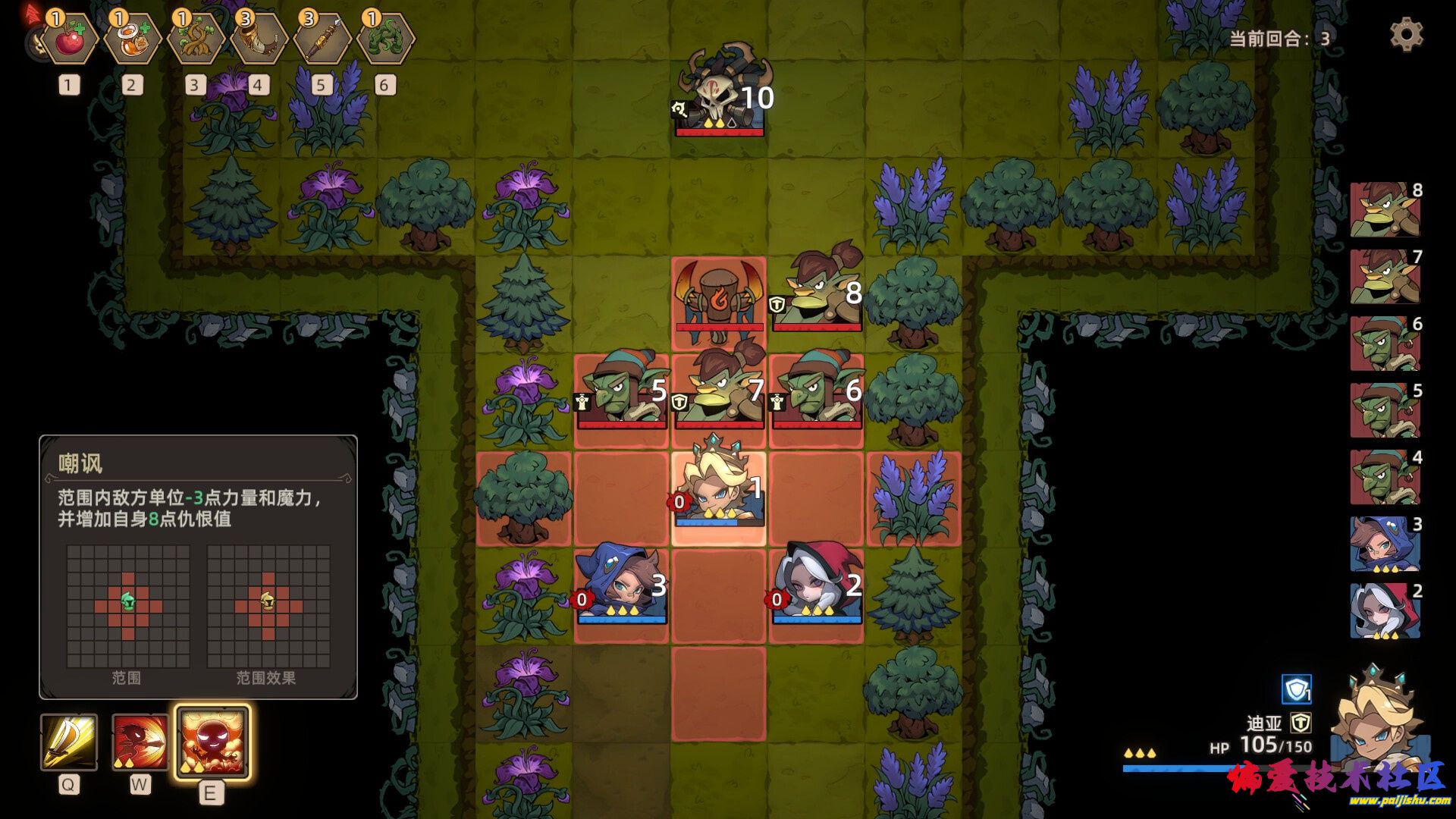1456x819 pixels.
Task: Activate the yellow sword slash skill
Action: coord(69,742)
